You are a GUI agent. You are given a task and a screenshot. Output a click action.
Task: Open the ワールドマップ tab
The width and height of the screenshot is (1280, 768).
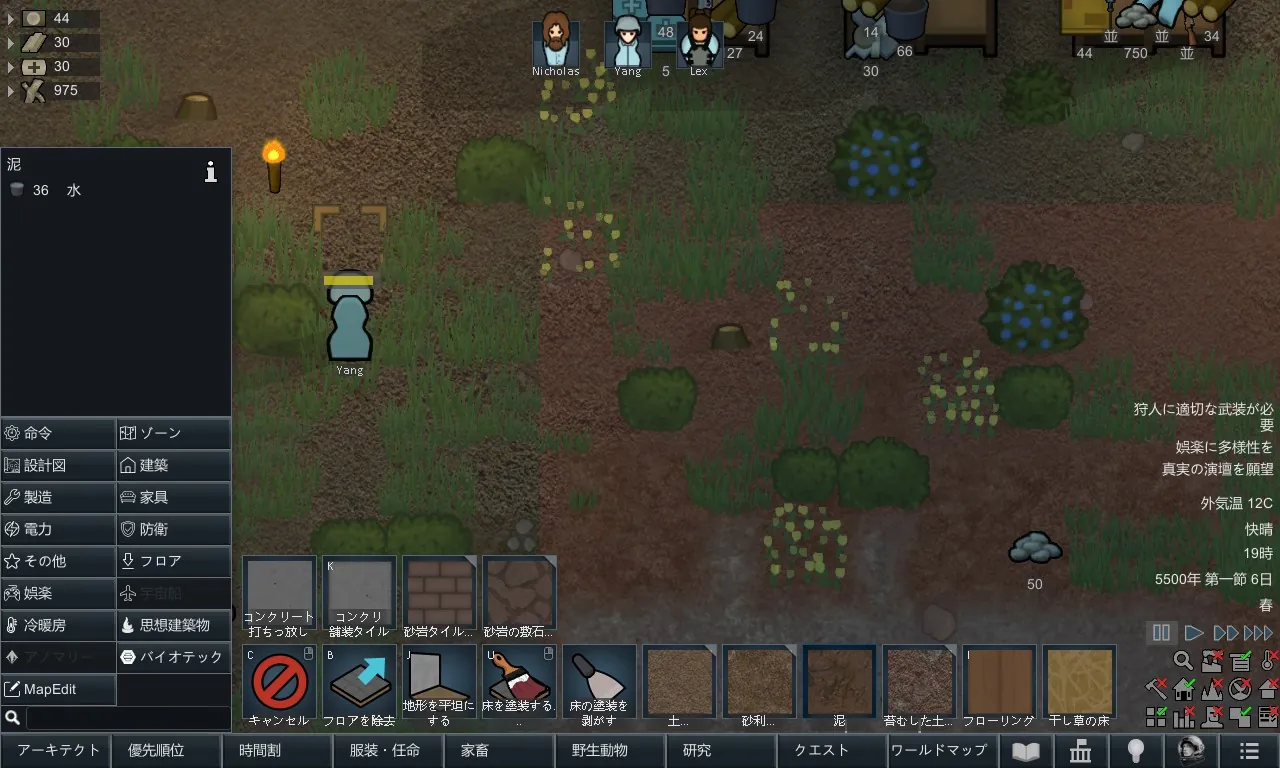[x=938, y=750]
